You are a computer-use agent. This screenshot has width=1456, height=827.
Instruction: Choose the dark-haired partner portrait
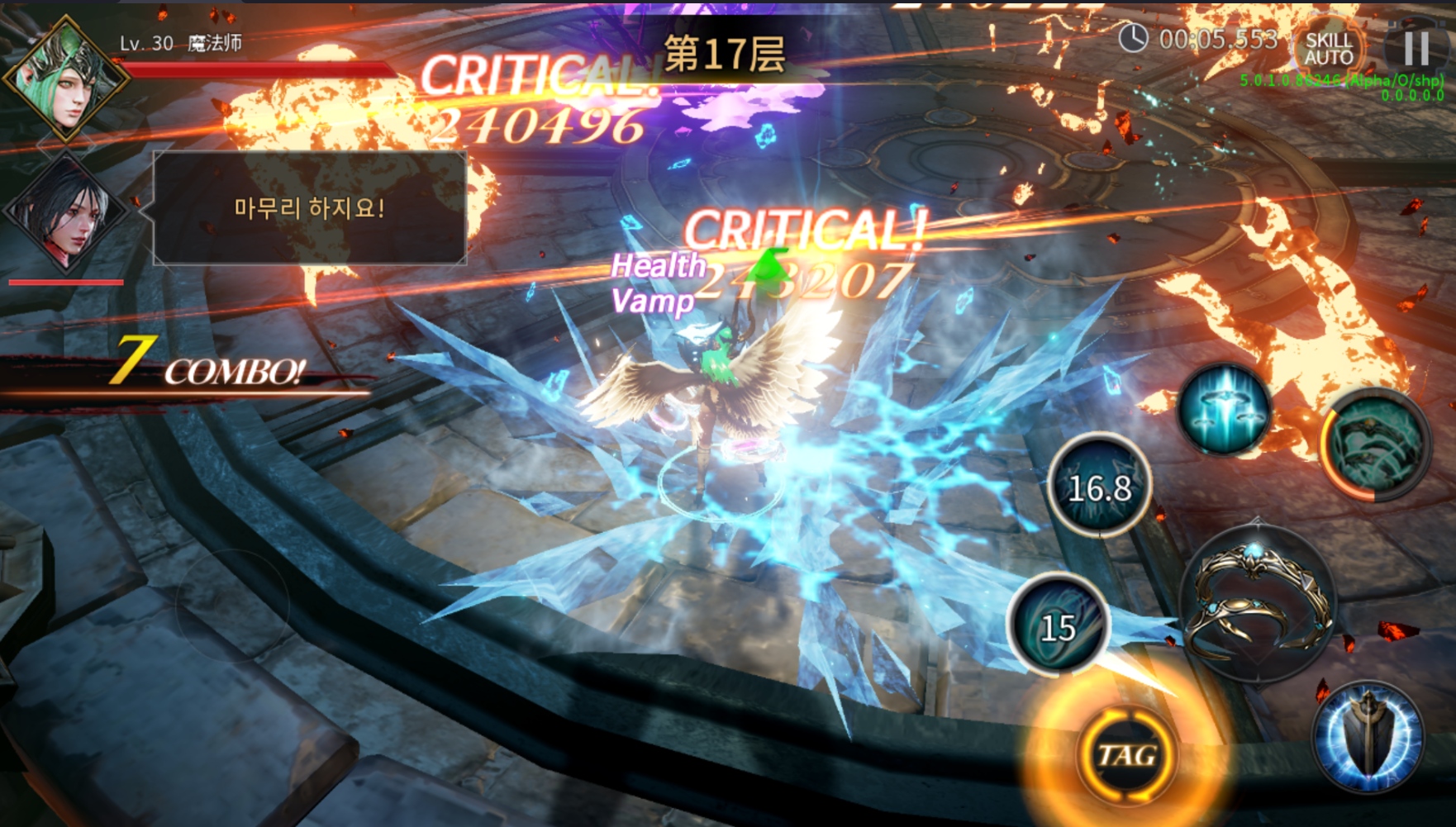(x=64, y=212)
